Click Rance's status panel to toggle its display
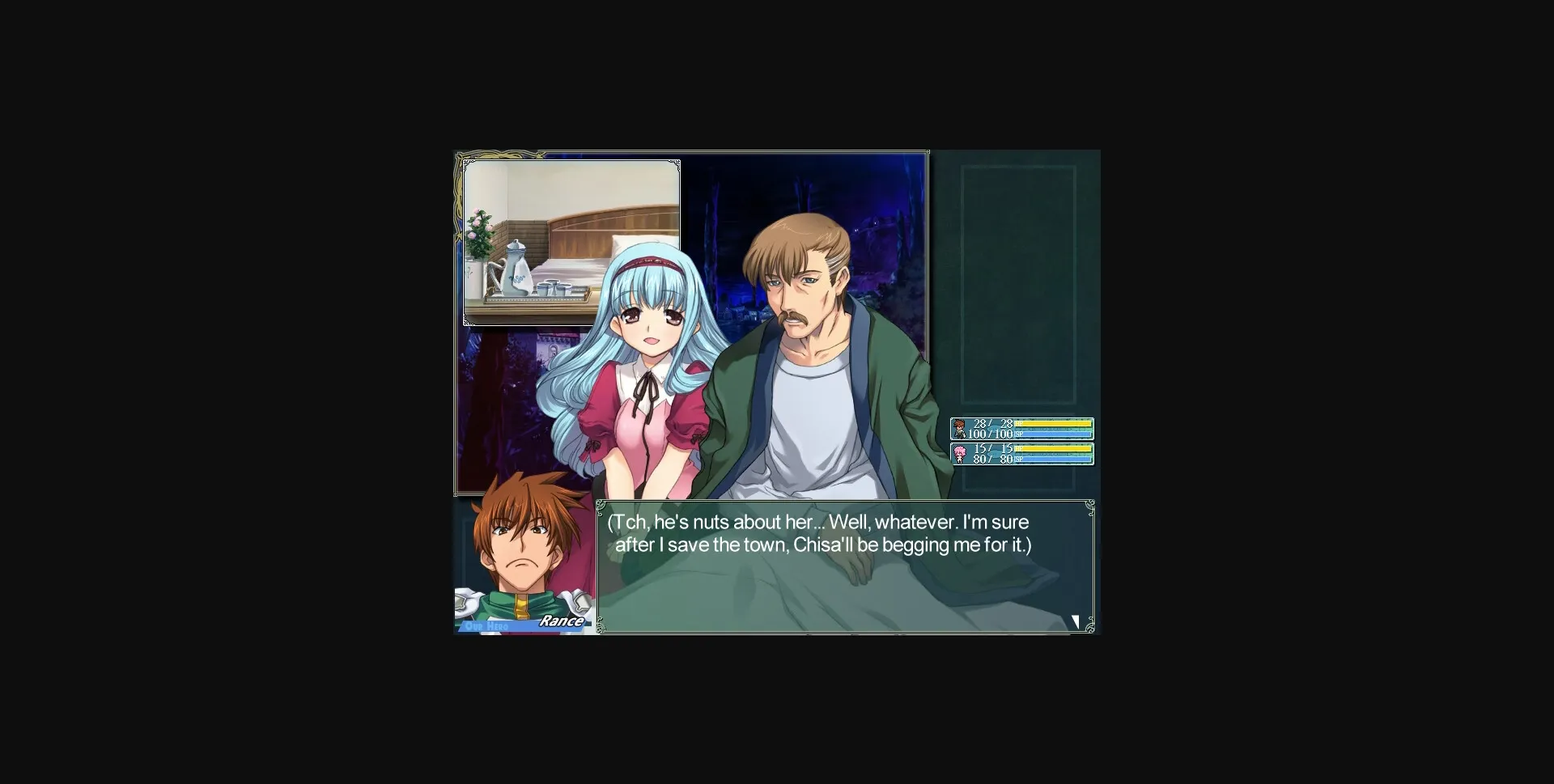 click(1022, 429)
